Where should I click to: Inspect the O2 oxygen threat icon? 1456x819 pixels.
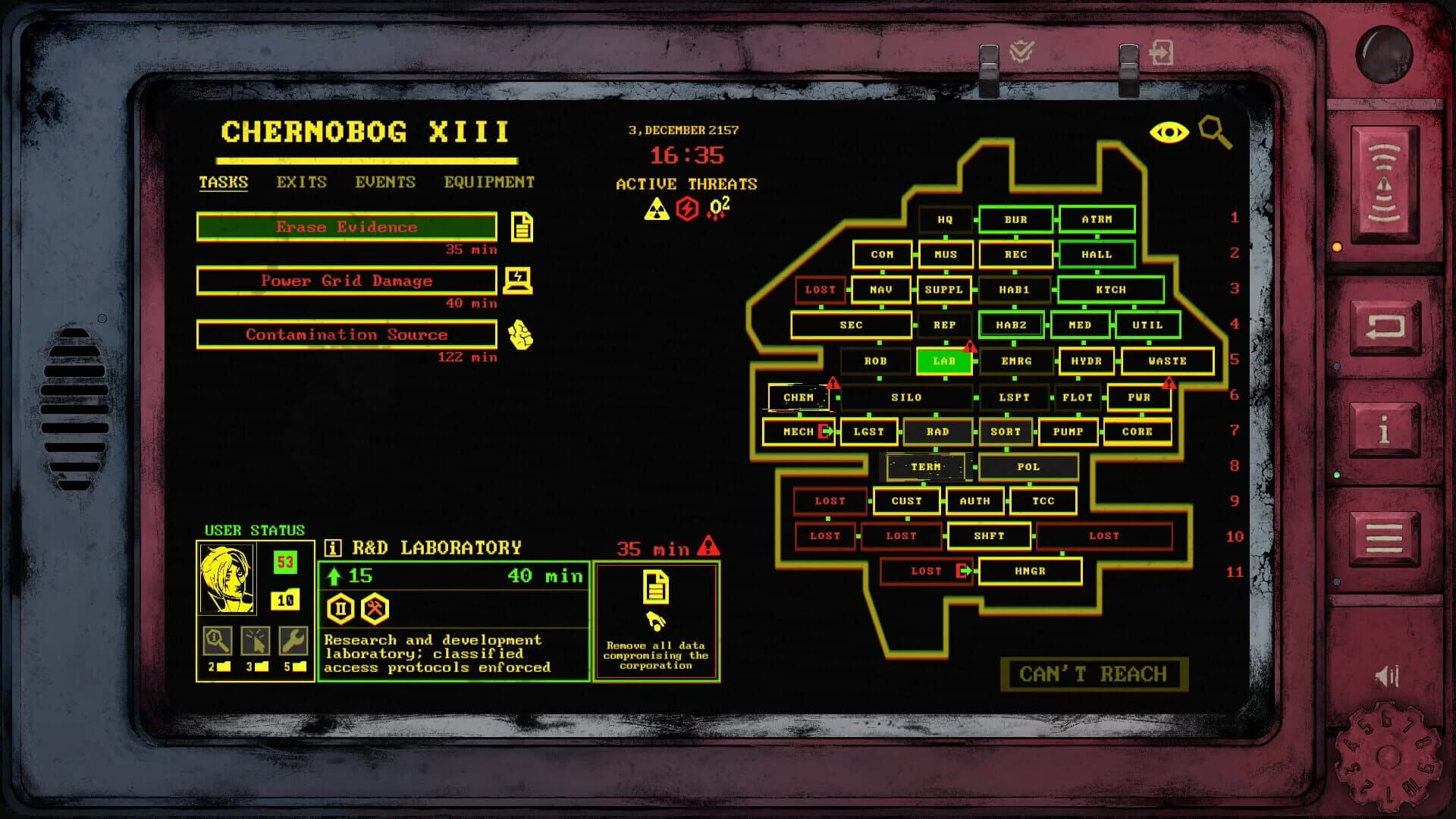click(x=718, y=205)
